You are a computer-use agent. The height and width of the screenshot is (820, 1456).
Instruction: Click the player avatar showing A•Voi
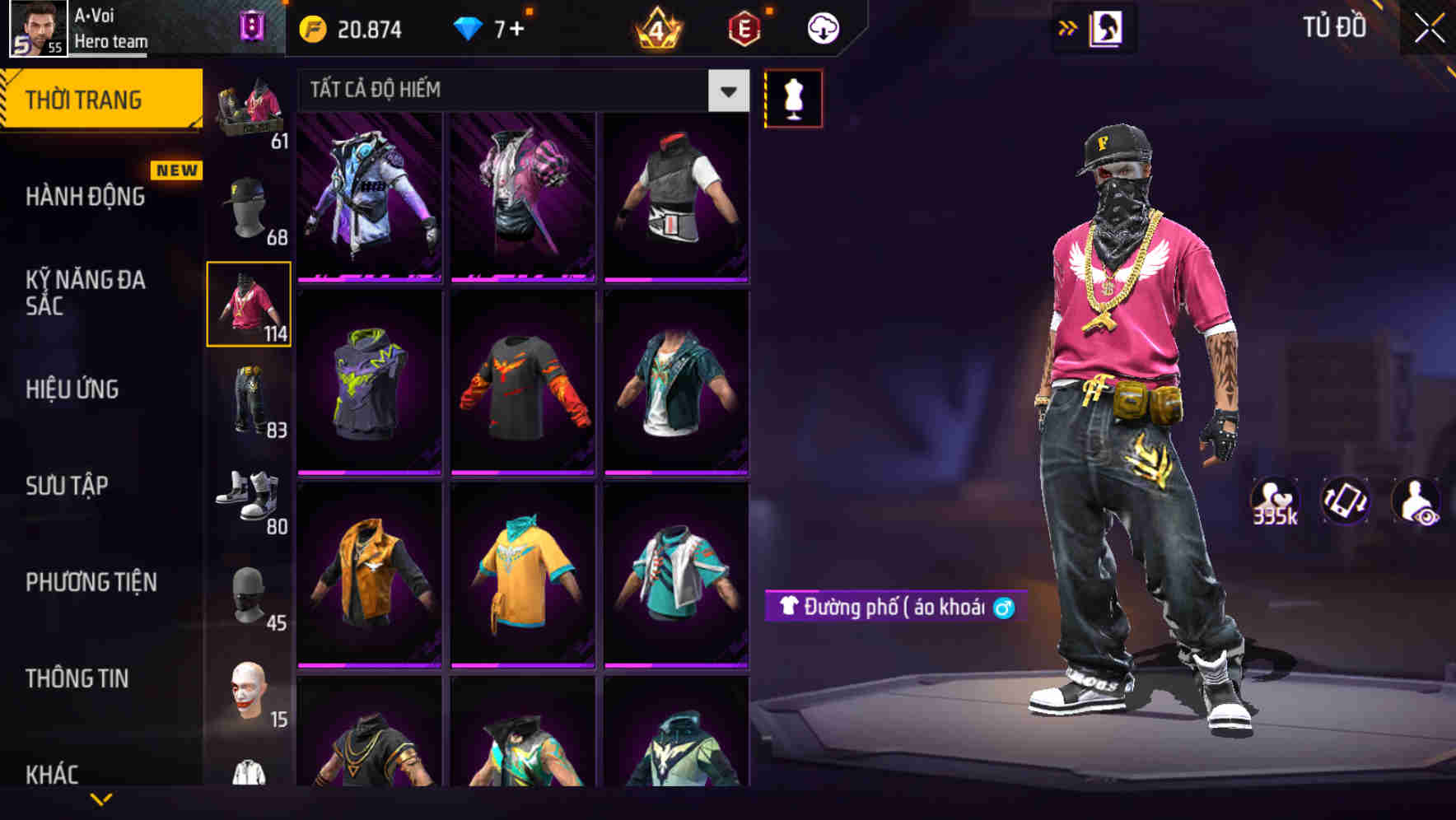(37, 27)
